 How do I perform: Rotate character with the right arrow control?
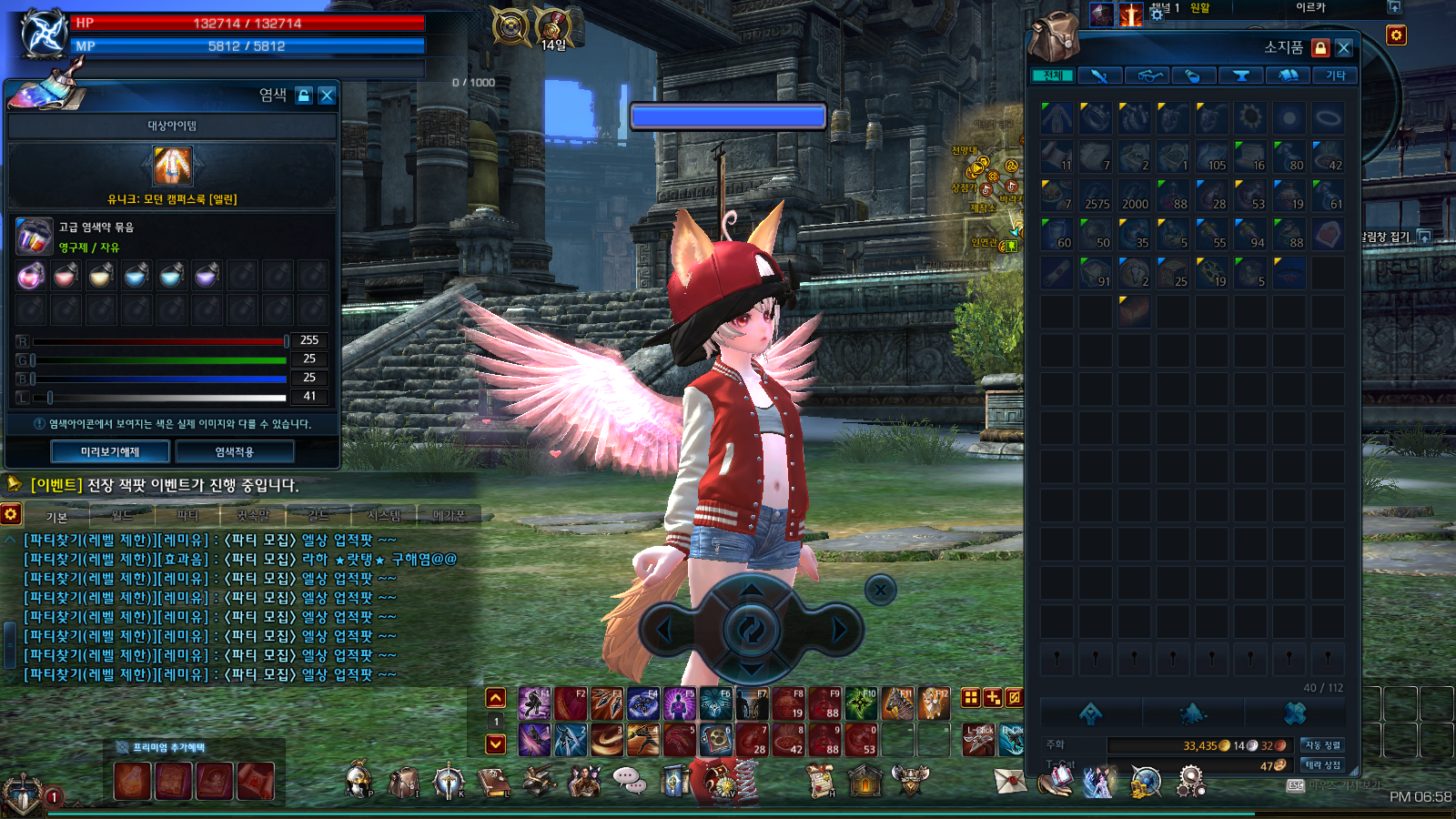tap(838, 629)
